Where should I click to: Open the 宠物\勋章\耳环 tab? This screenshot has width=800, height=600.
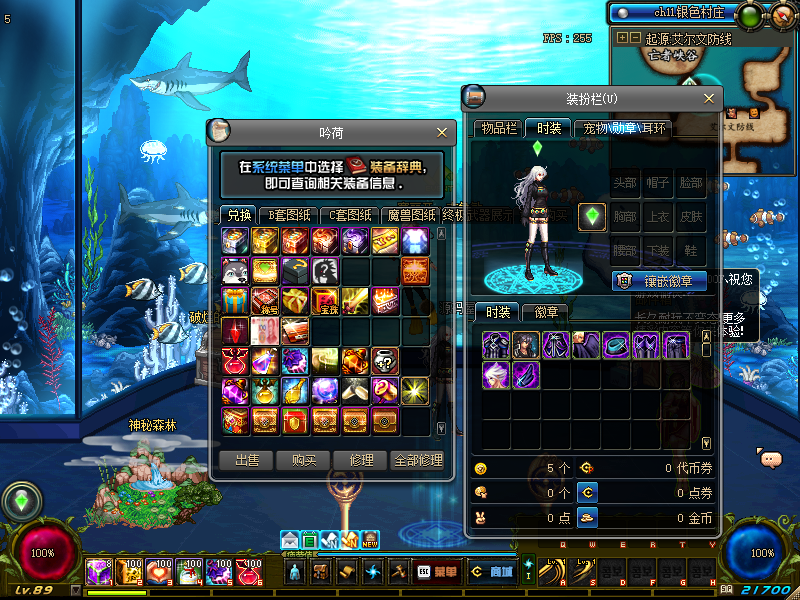pyautogui.click(x=624, y=128)
